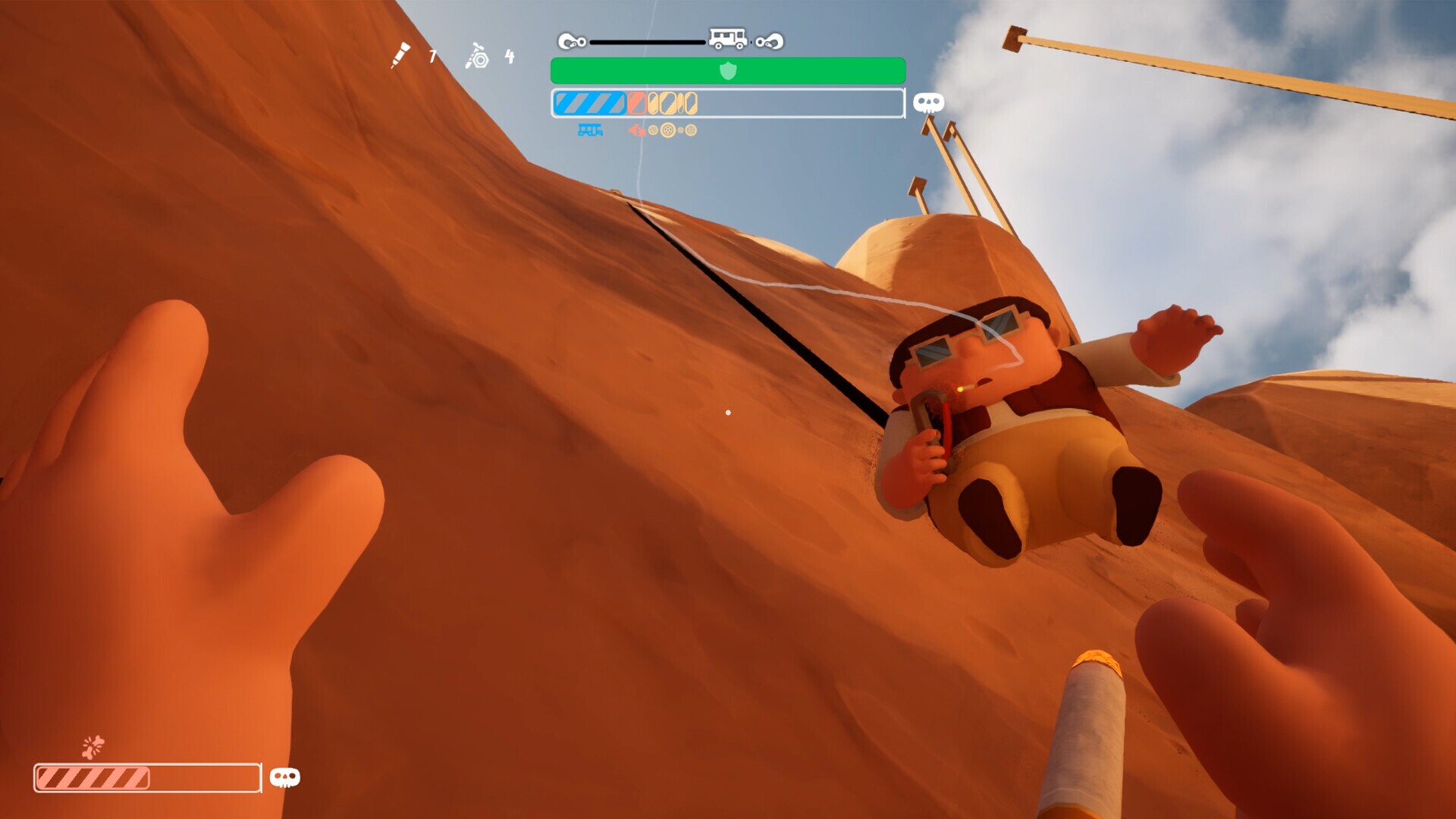
Task: Click the shield icon on the green health bar
Action: coord(728,71)
